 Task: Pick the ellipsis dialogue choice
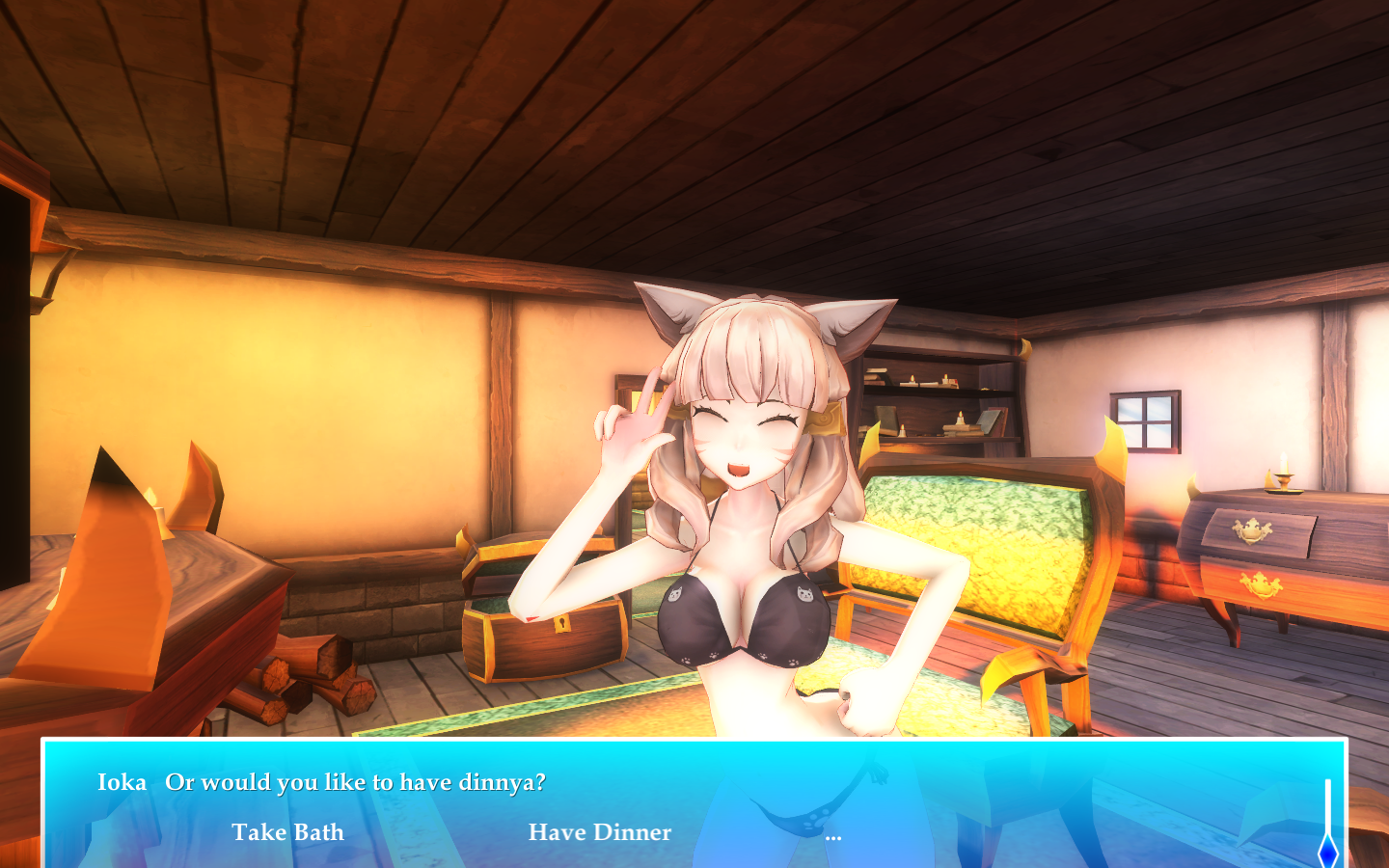pos(833,836)
